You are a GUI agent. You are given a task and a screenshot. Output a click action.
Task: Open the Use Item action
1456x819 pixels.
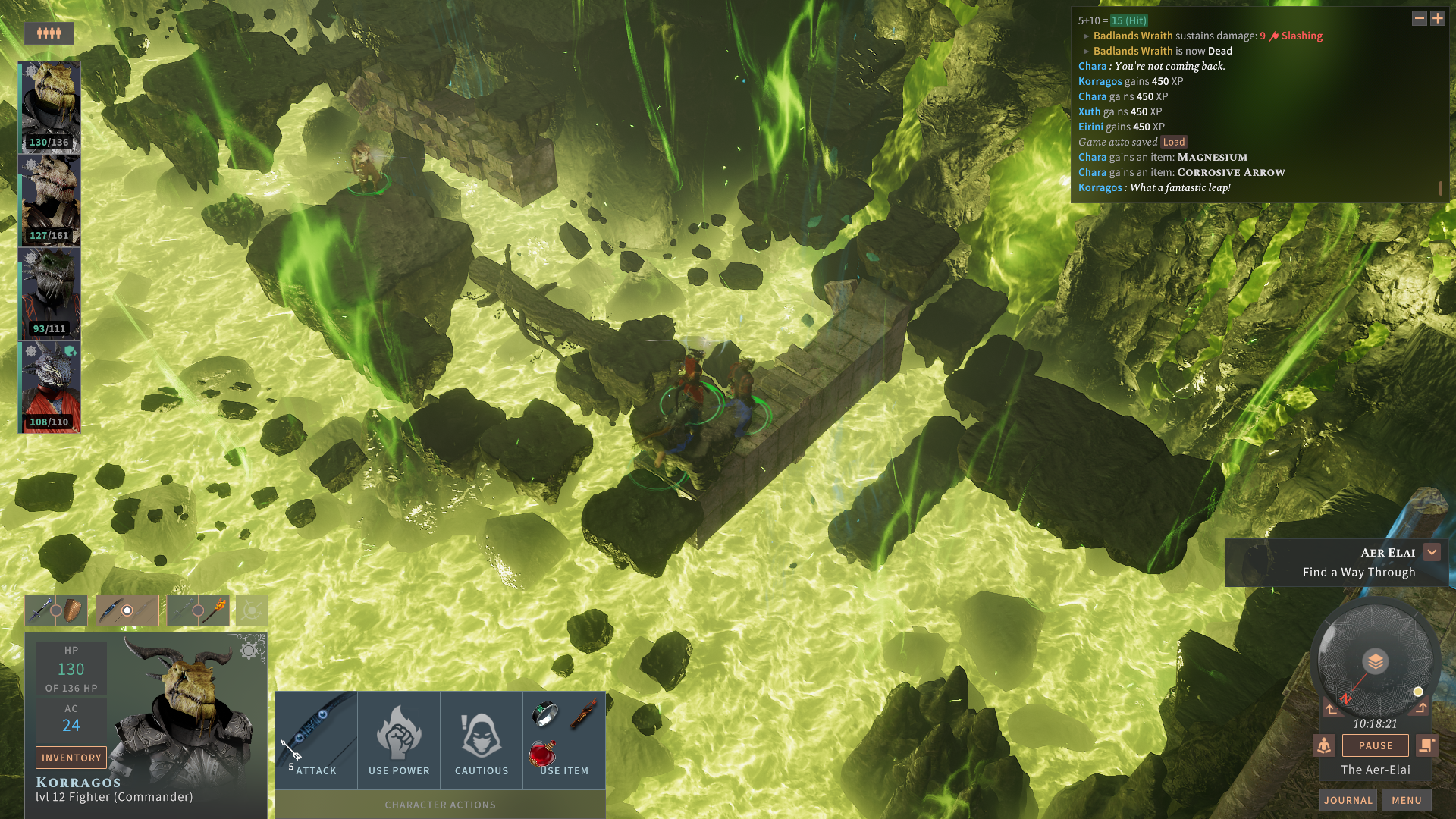(564, 739)
